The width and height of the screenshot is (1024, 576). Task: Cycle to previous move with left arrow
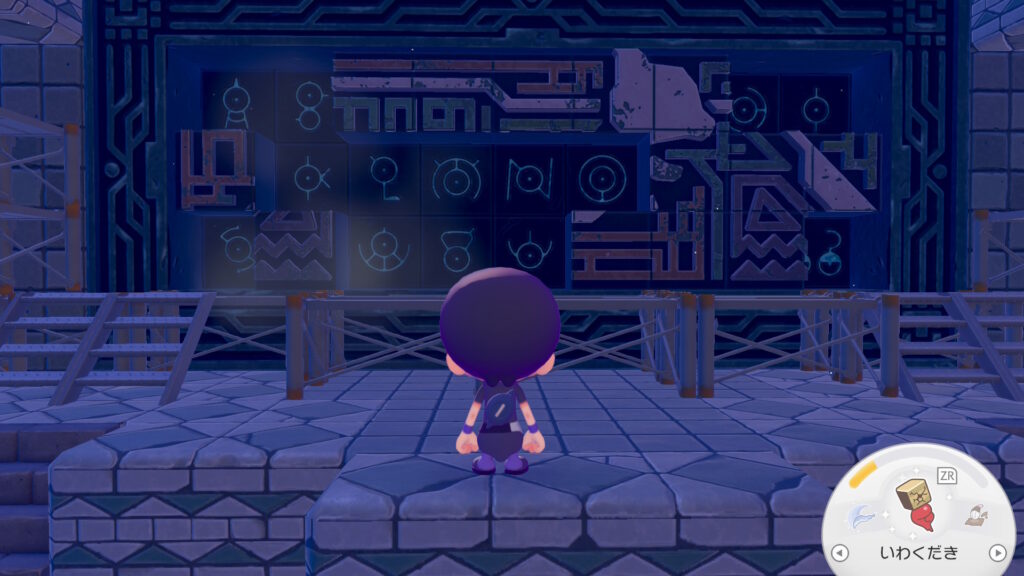pyautogui.click(x=840, y=553)
